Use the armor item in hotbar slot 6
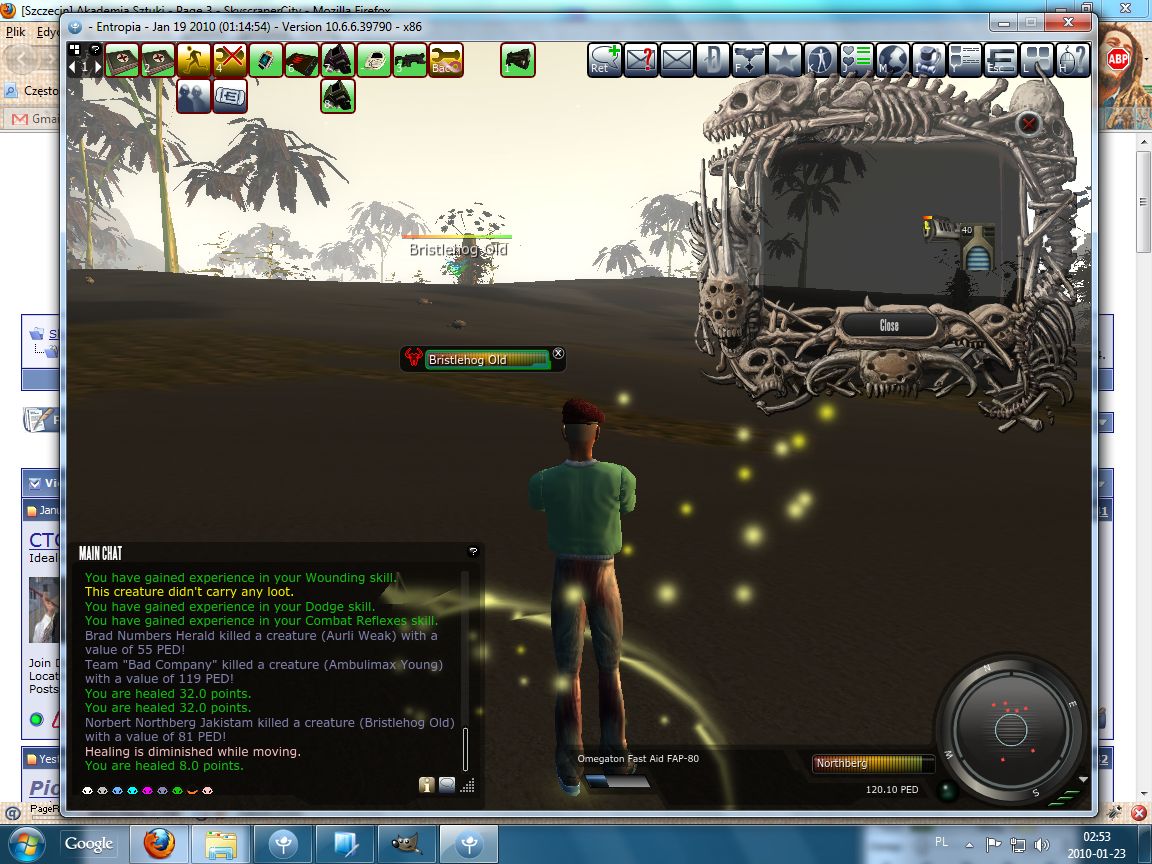This screenshot has width=1152, height=864. click(302, 61)
